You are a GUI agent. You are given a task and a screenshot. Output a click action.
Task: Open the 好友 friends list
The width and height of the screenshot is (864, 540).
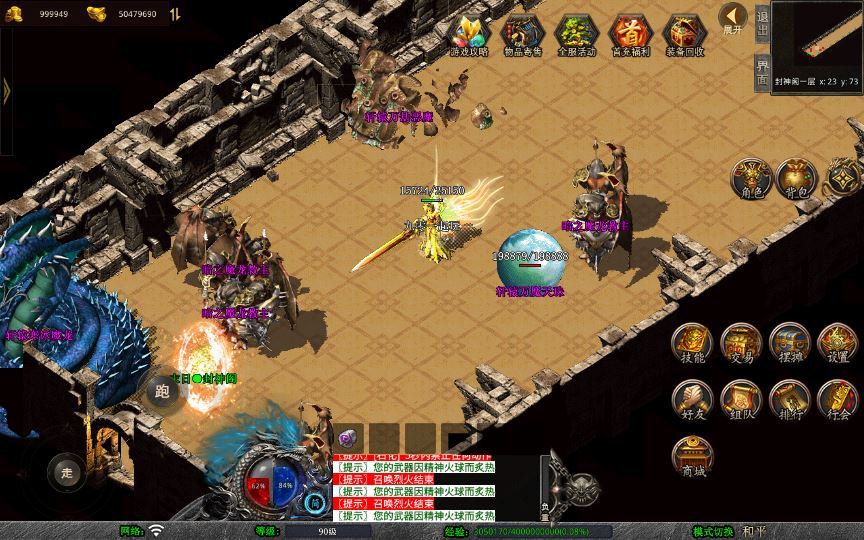[692, 398]
